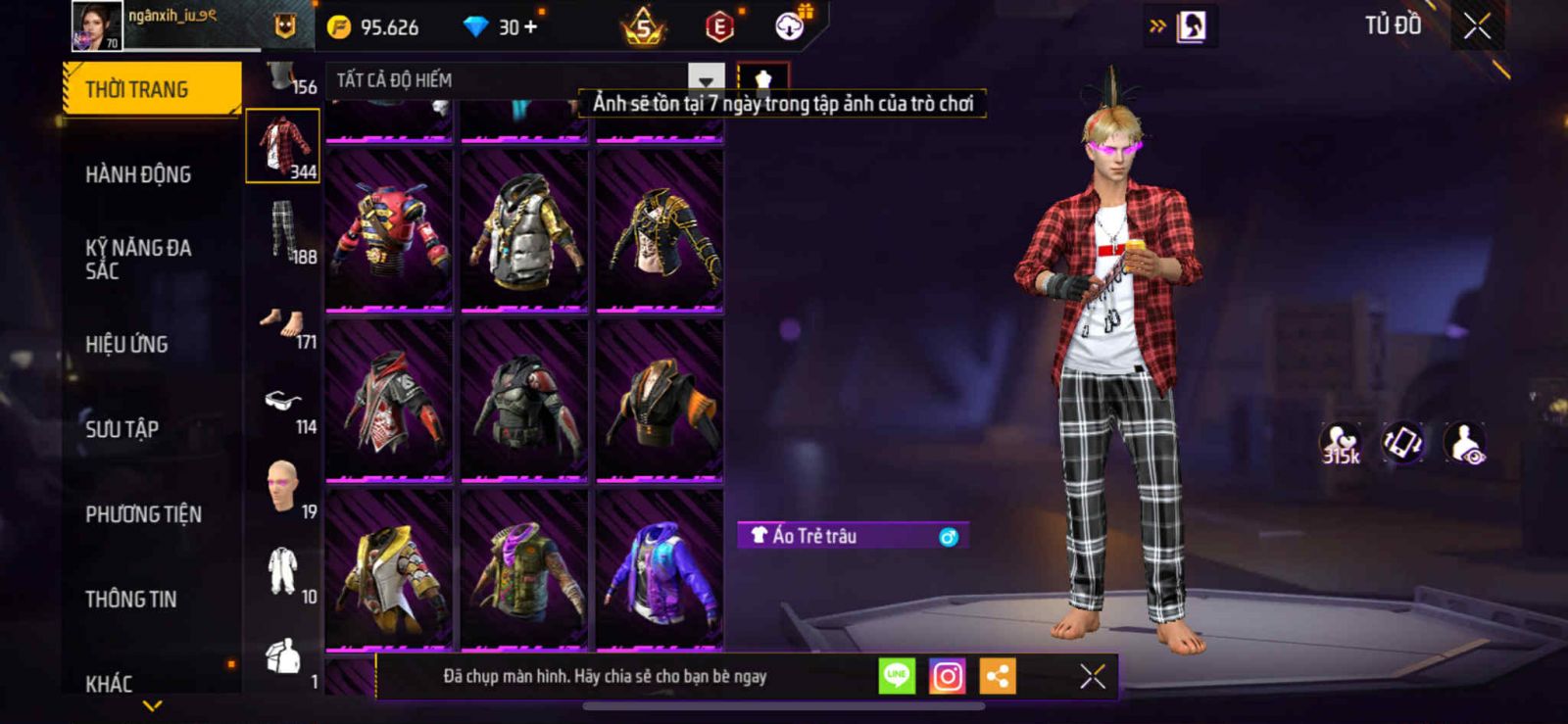This screenshot has height=724, width=1568.
Task: Add more diamonds with the plus button
Action: 530,26
